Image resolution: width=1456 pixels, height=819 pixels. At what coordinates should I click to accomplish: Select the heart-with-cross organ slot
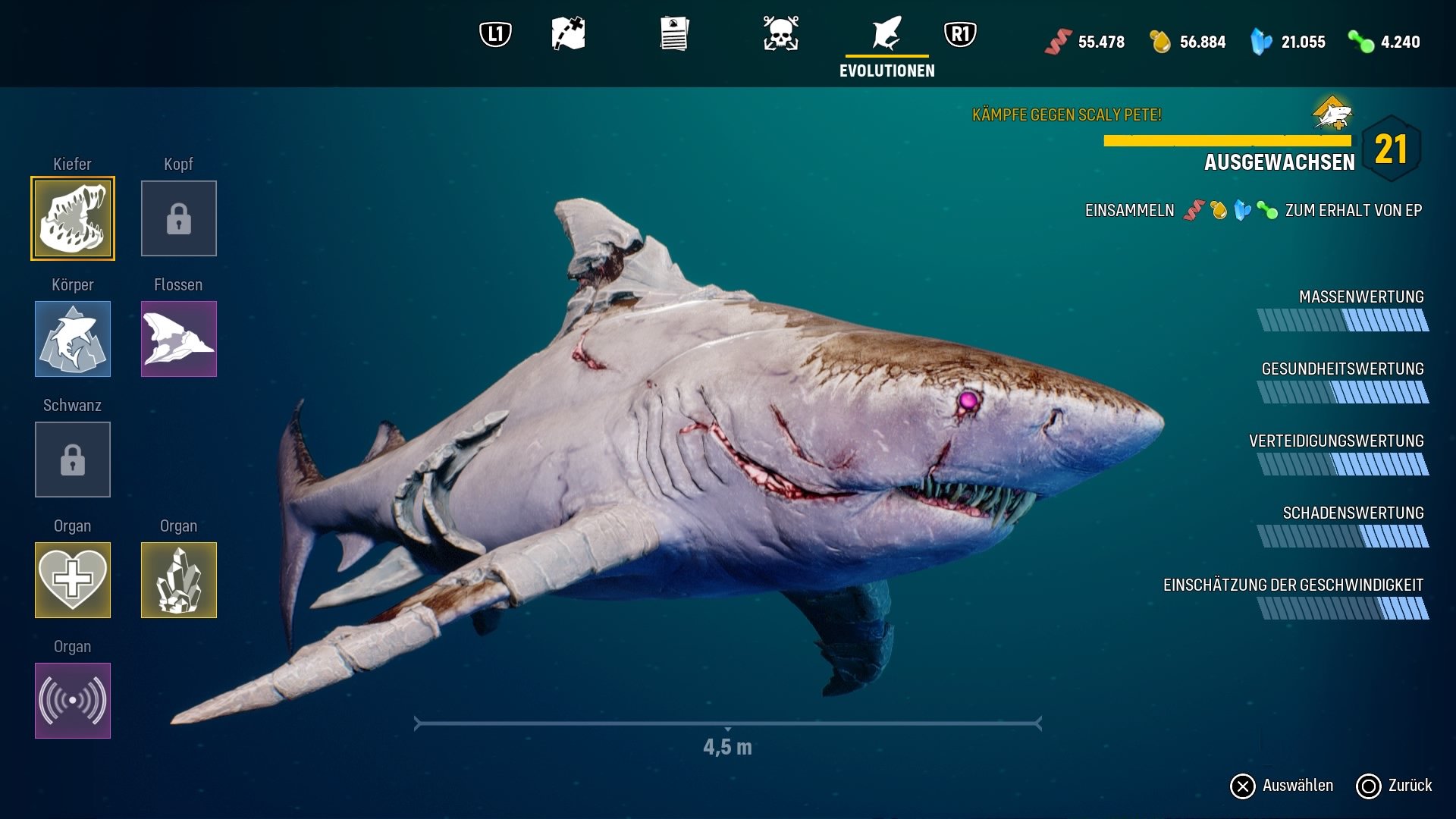click(x=73, y=580)
